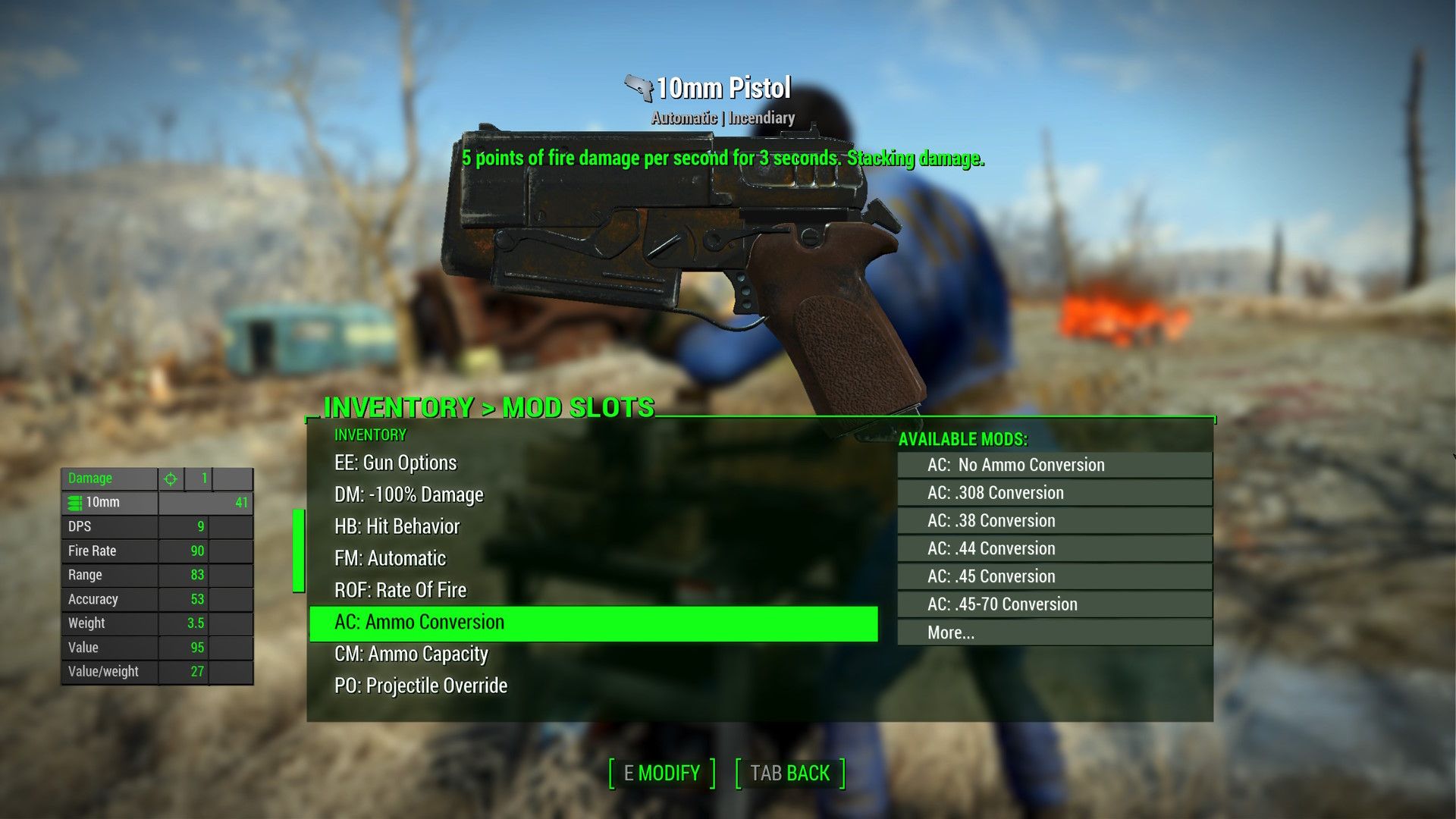Viewport: 1456px width, 819px height.
Task: Pick the AC: .45-70 Conversion option
Action: point(1053,604)
